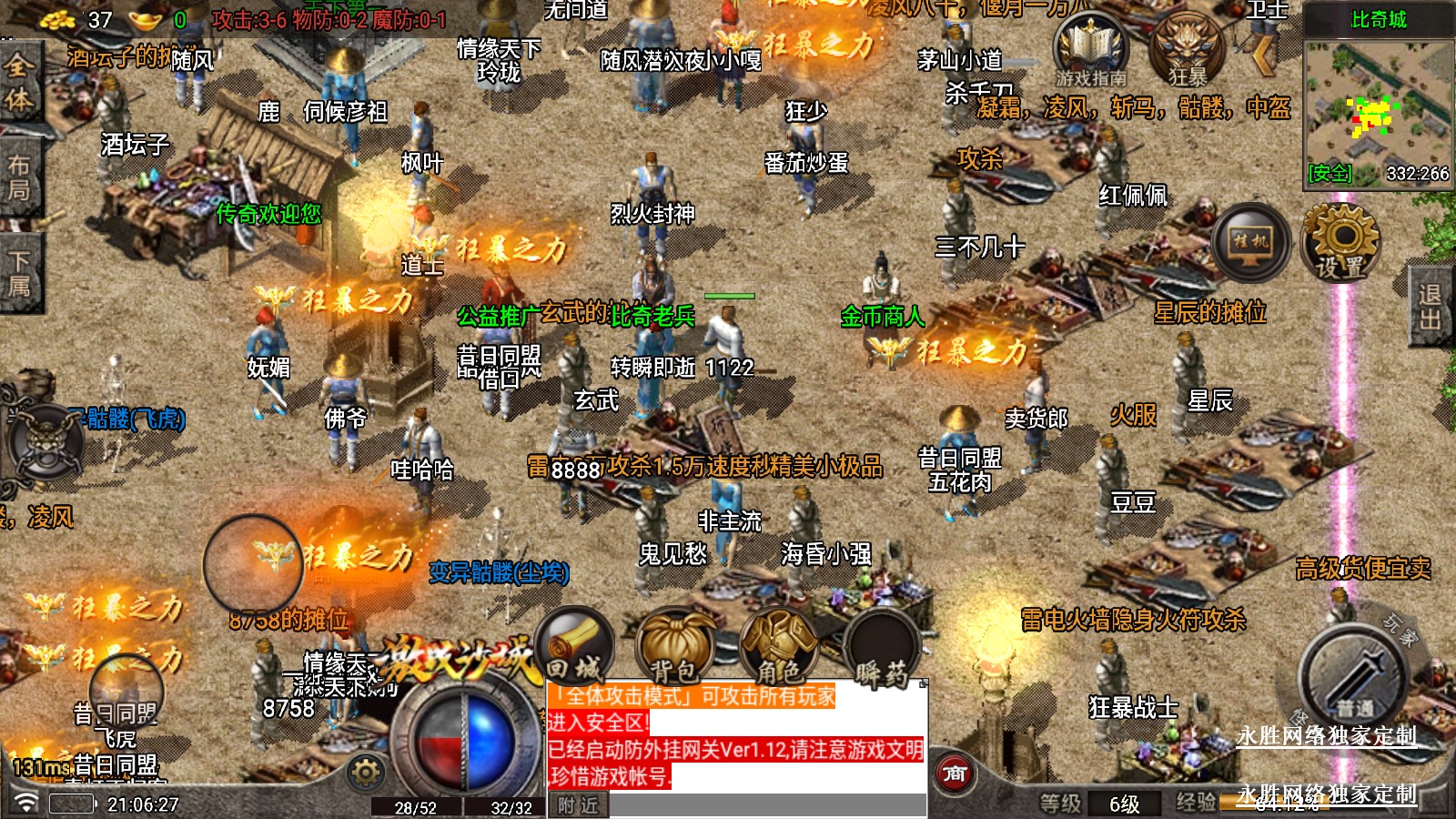Image resolution: width=1456 pixels, height=819 pixels.
Task: Switch chat to the 附近 channel
Action: tap(578, 805)
